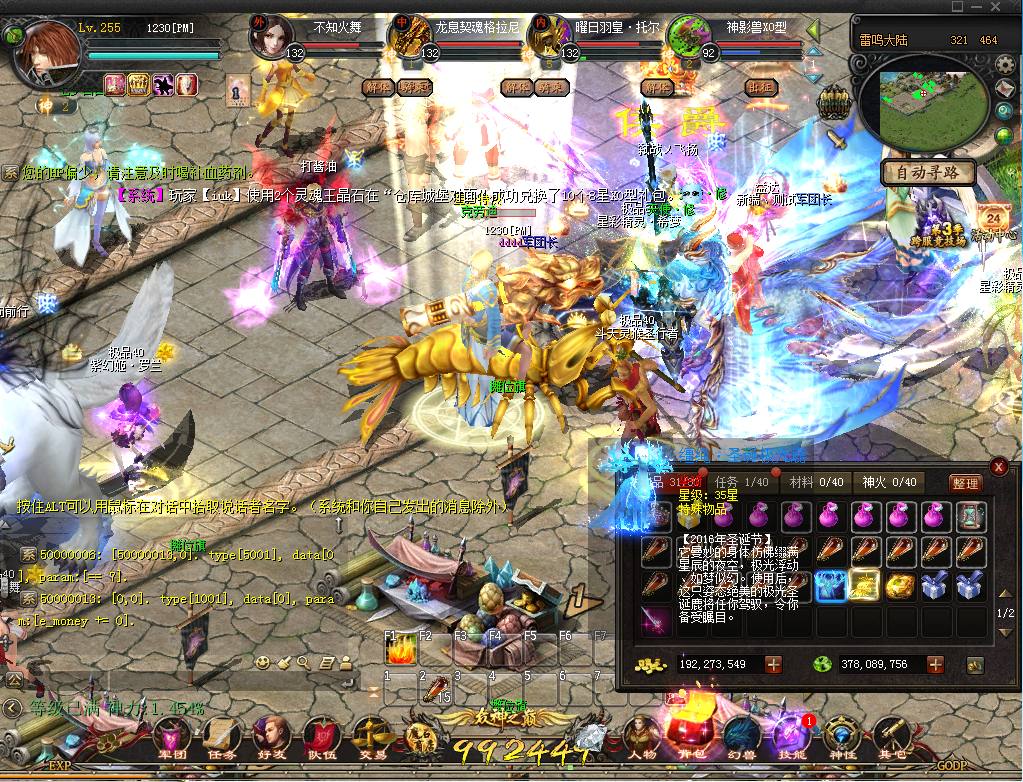Open the 活动中心 activity center
This screenshot has width=1023, height=782.
point(995,220)
